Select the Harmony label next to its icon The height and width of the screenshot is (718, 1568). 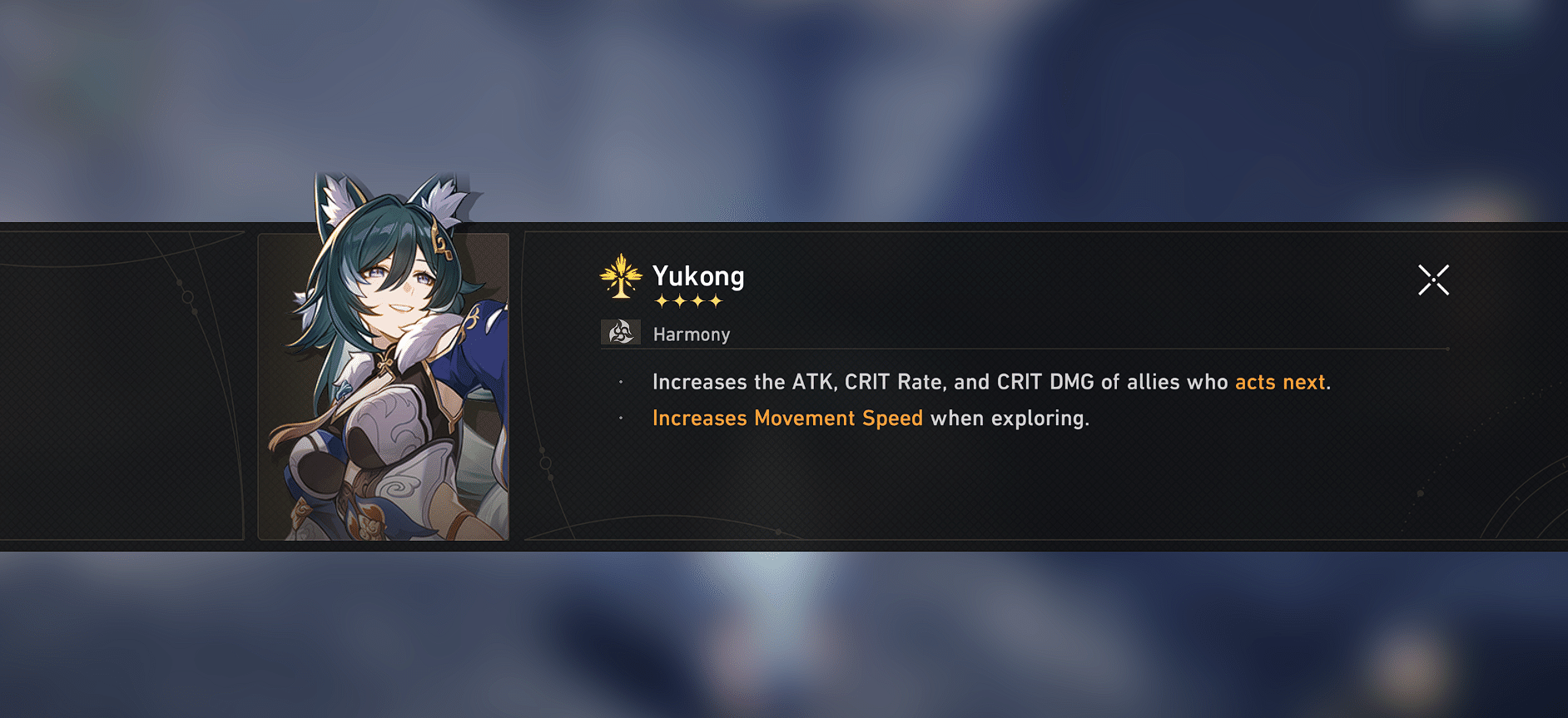(x=692, y=334)
